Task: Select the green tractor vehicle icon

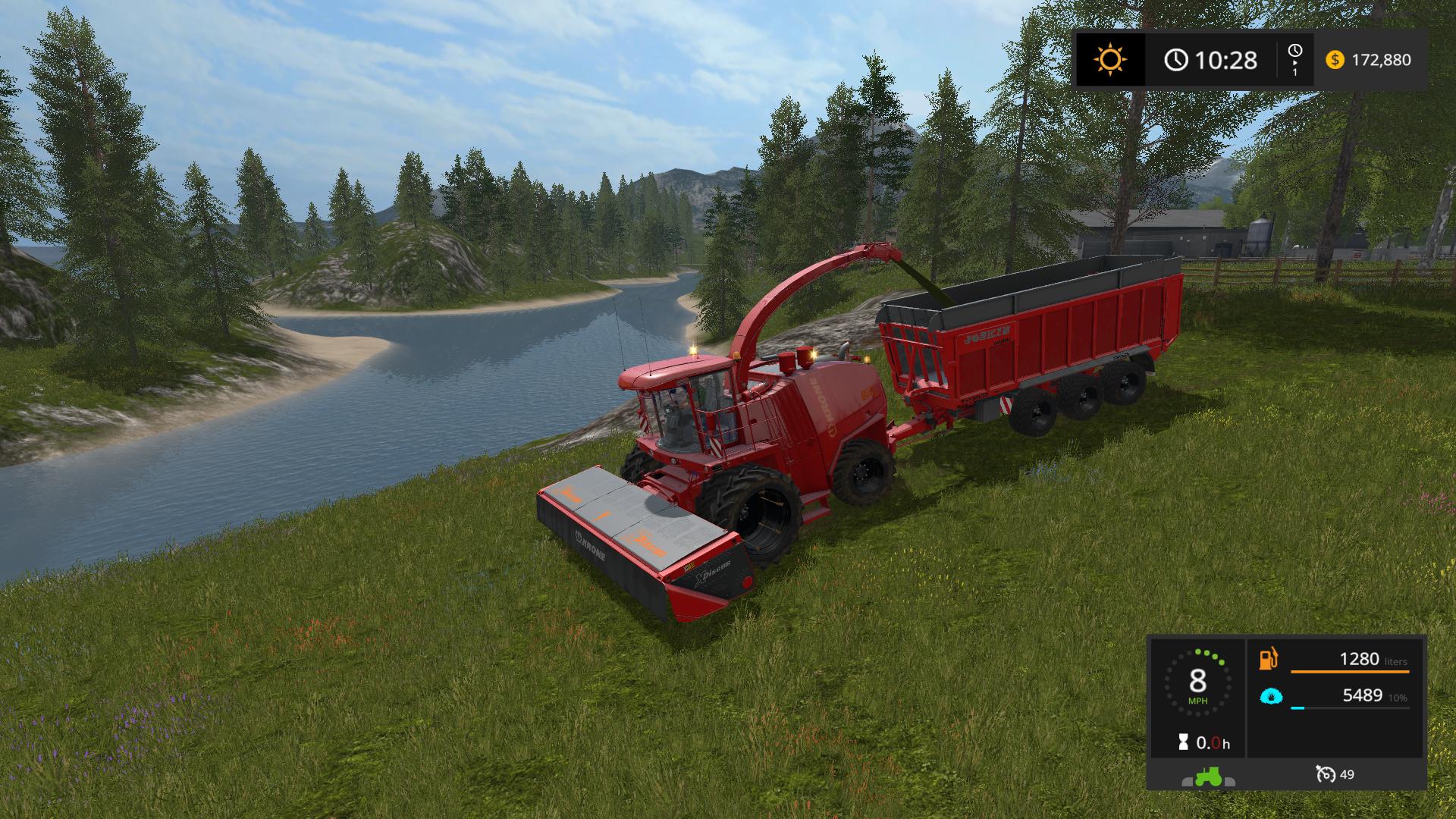Action: coord(1208,775)
